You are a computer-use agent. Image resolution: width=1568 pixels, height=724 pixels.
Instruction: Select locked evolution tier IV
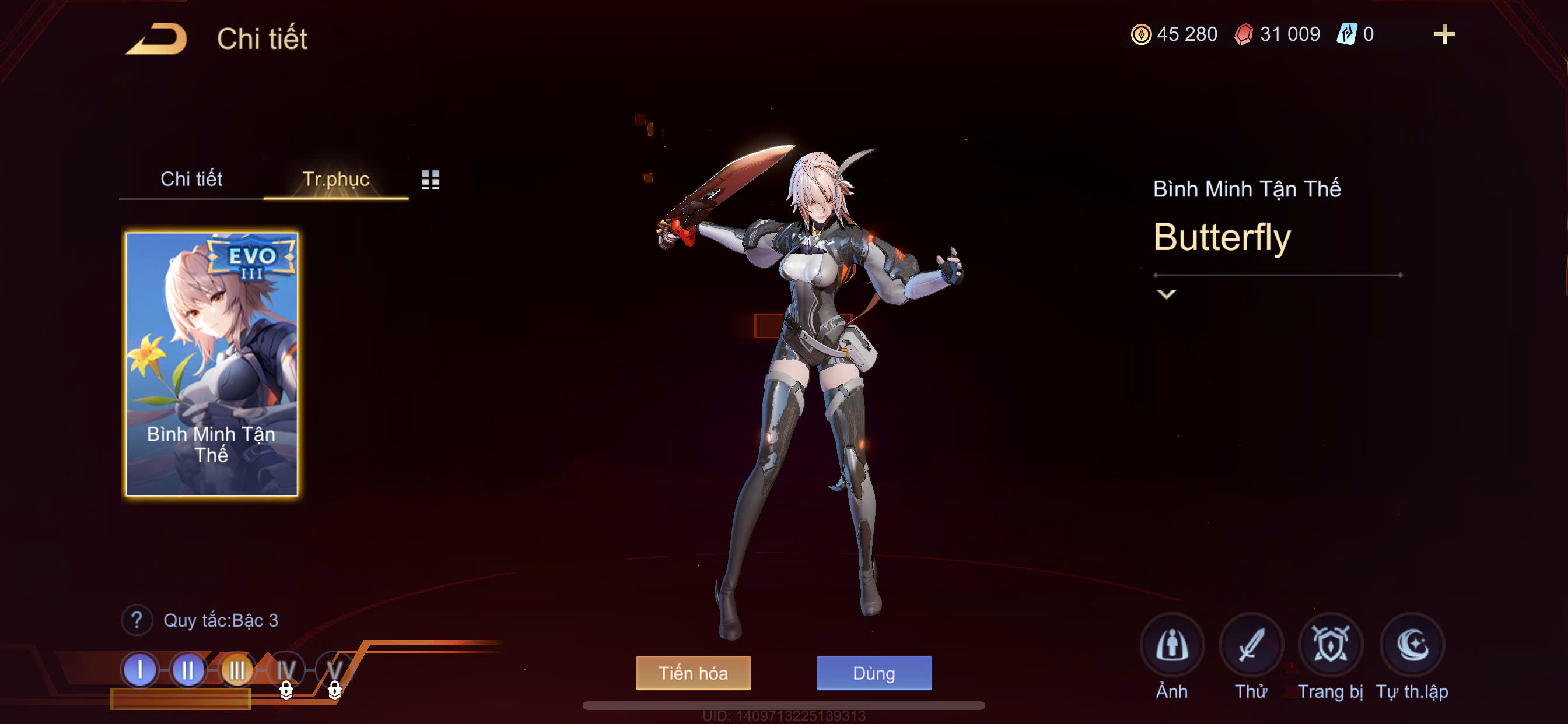click(285, 671)
